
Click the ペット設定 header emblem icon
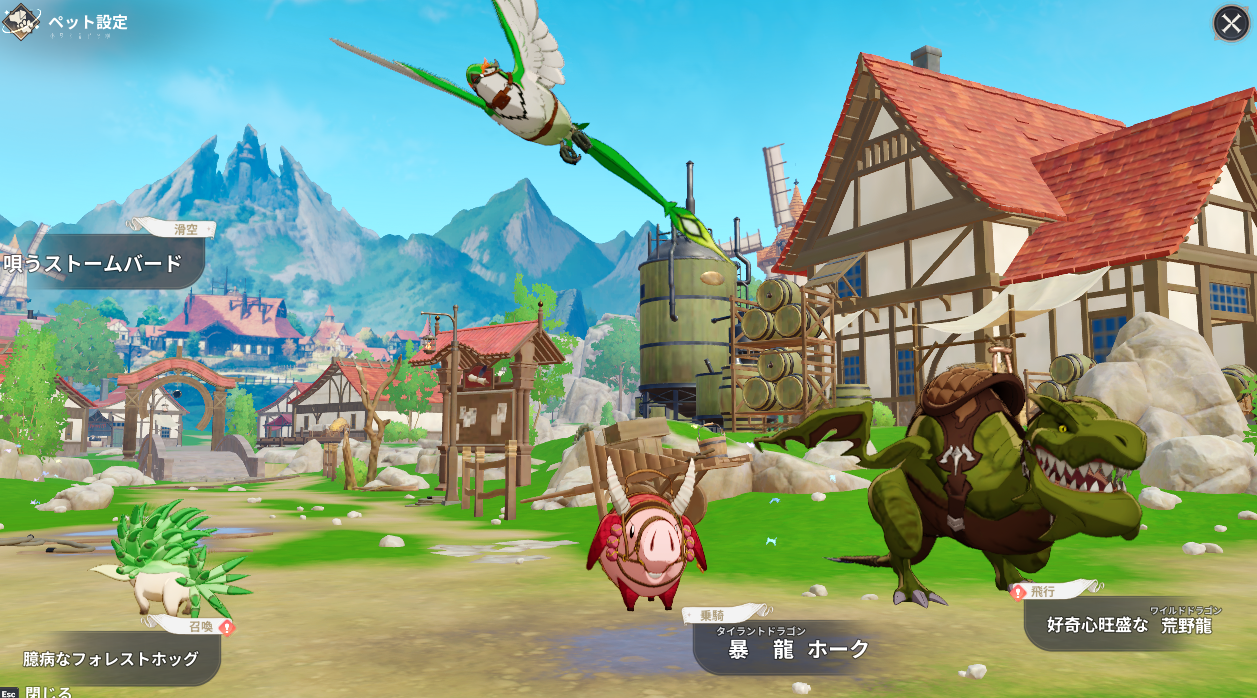20,23
